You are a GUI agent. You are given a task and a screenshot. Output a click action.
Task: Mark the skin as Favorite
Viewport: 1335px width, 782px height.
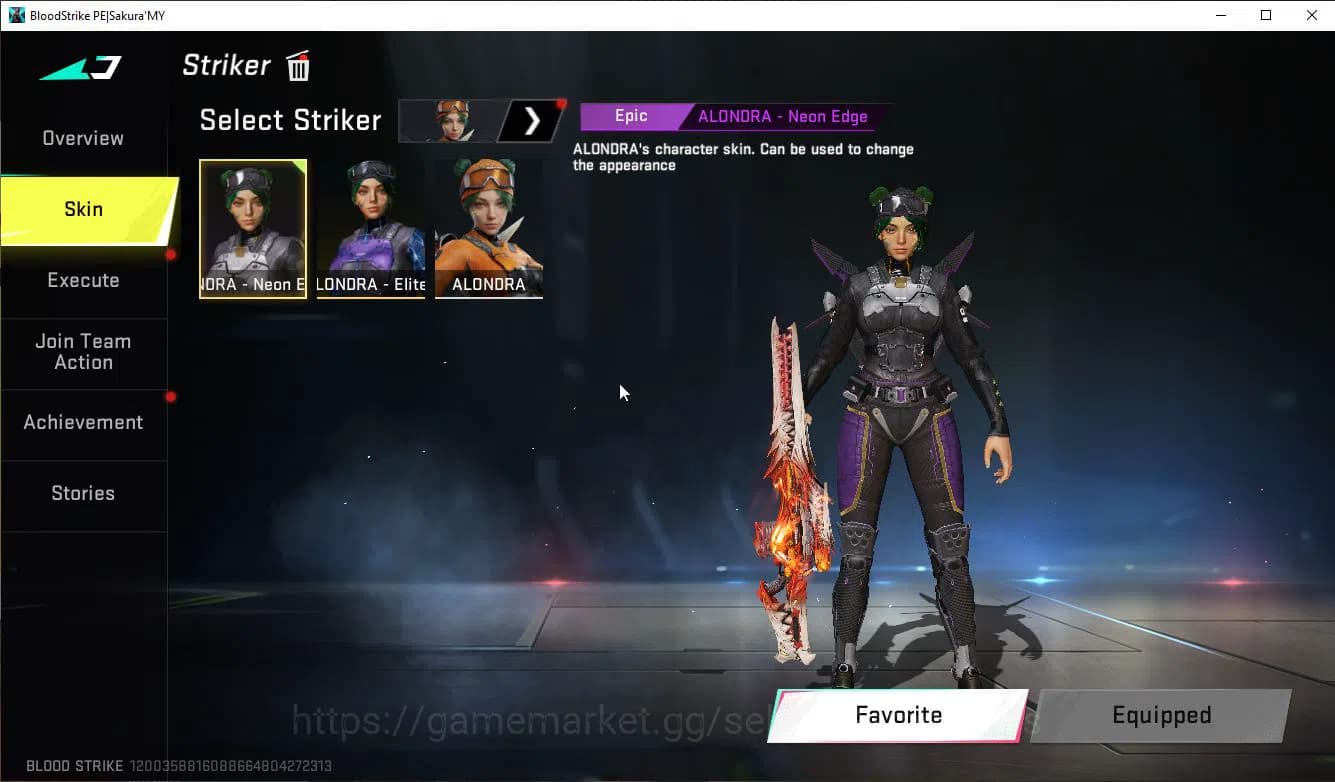pyautogui.click(x=897, y=715)
